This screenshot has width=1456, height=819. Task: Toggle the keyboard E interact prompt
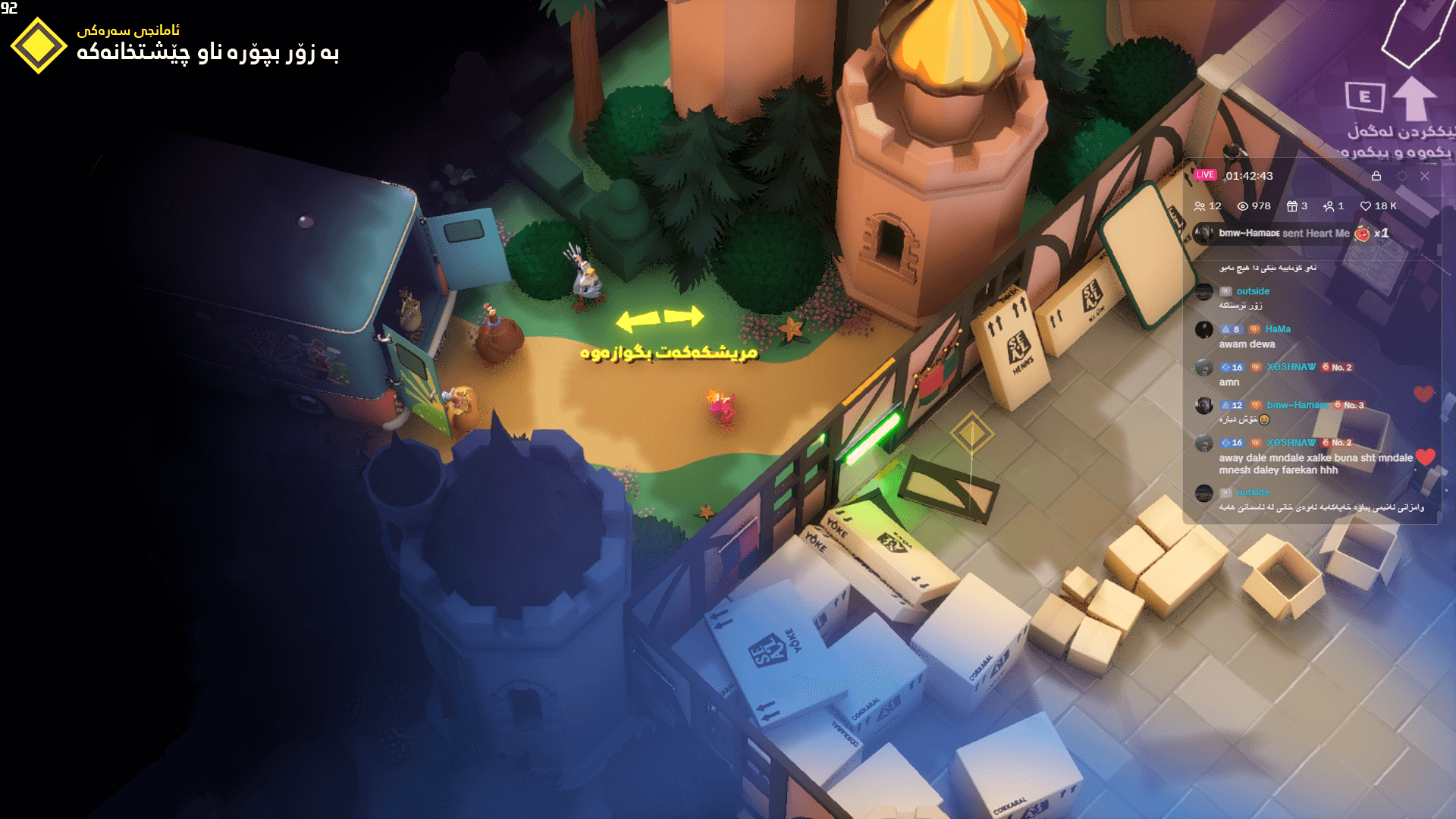[x=1364, y=96]
